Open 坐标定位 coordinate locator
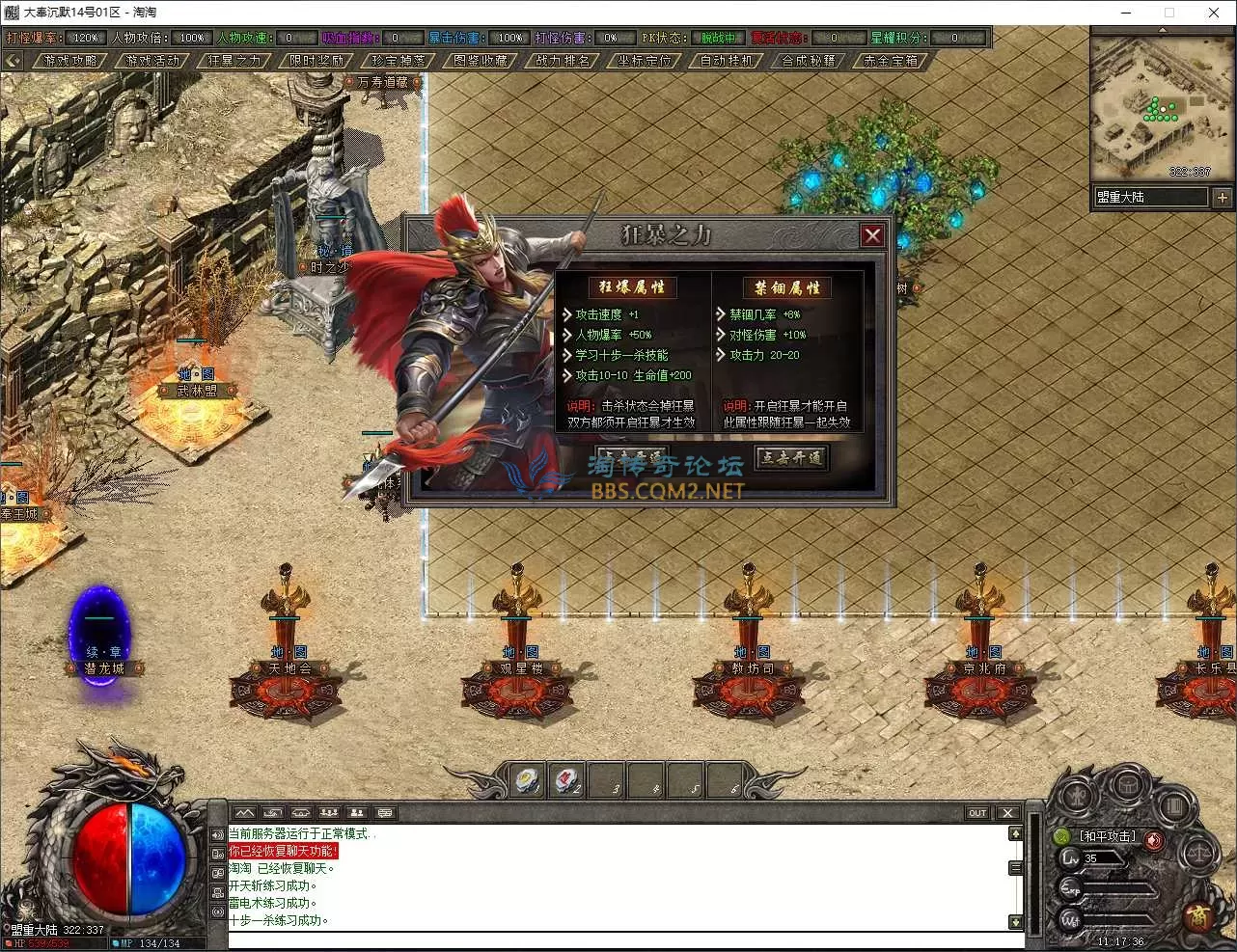 pos(645,60)
